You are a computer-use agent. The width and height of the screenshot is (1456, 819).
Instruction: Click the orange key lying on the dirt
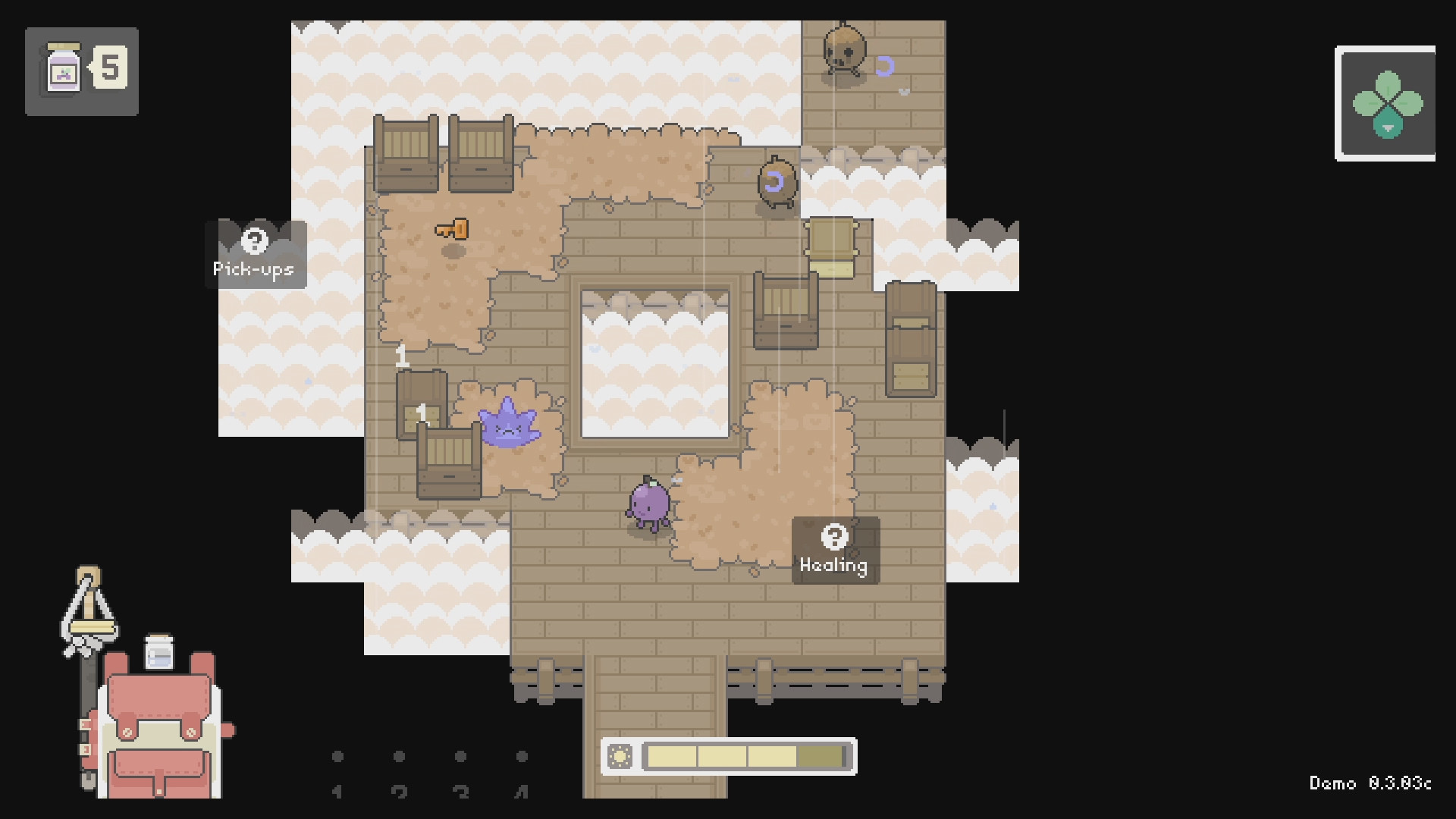pos(450,227)
